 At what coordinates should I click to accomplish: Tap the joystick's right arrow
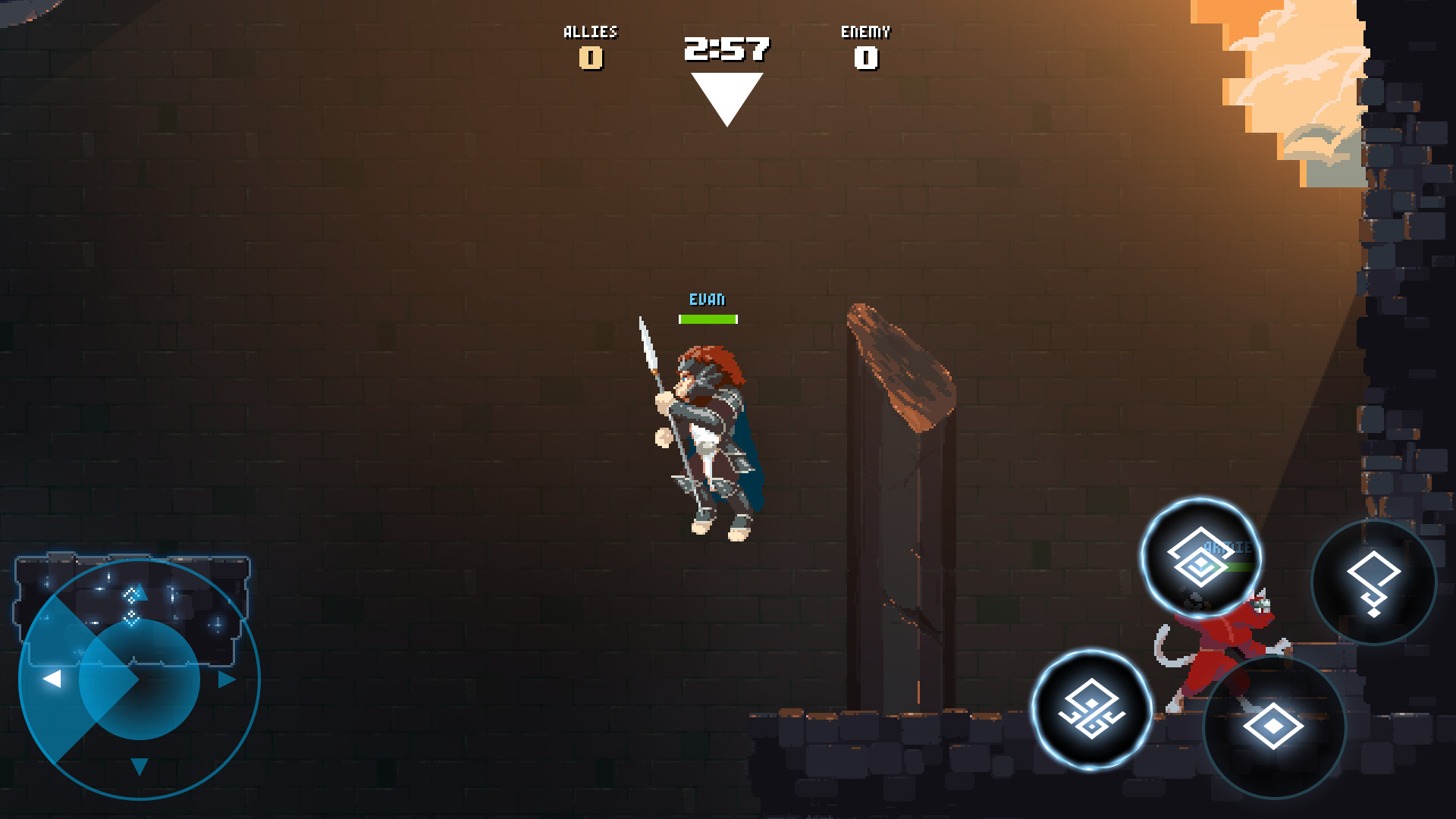pyautogui.click(x=226, y=679)
